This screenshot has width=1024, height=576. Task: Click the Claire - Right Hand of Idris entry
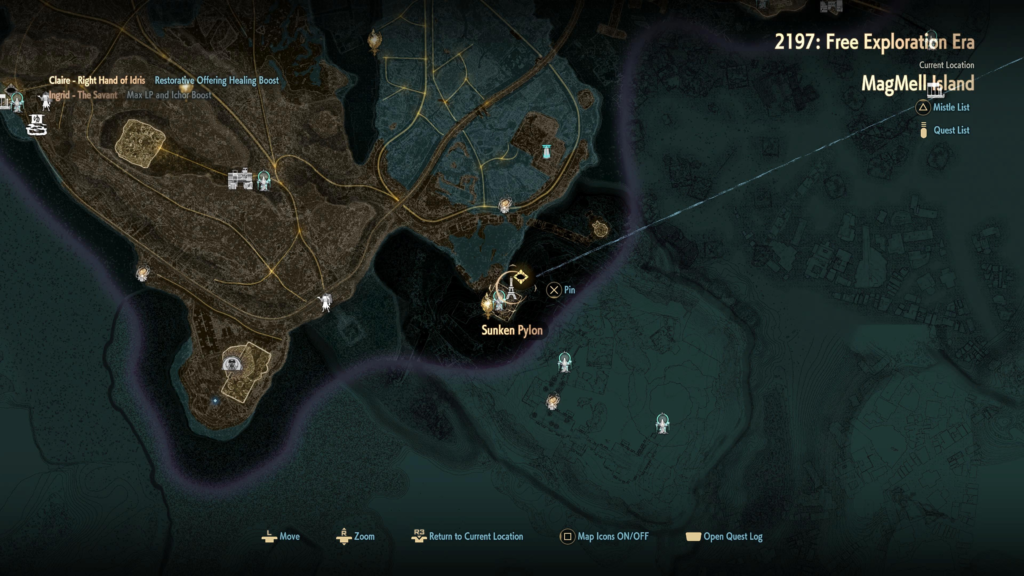(98, 80)
